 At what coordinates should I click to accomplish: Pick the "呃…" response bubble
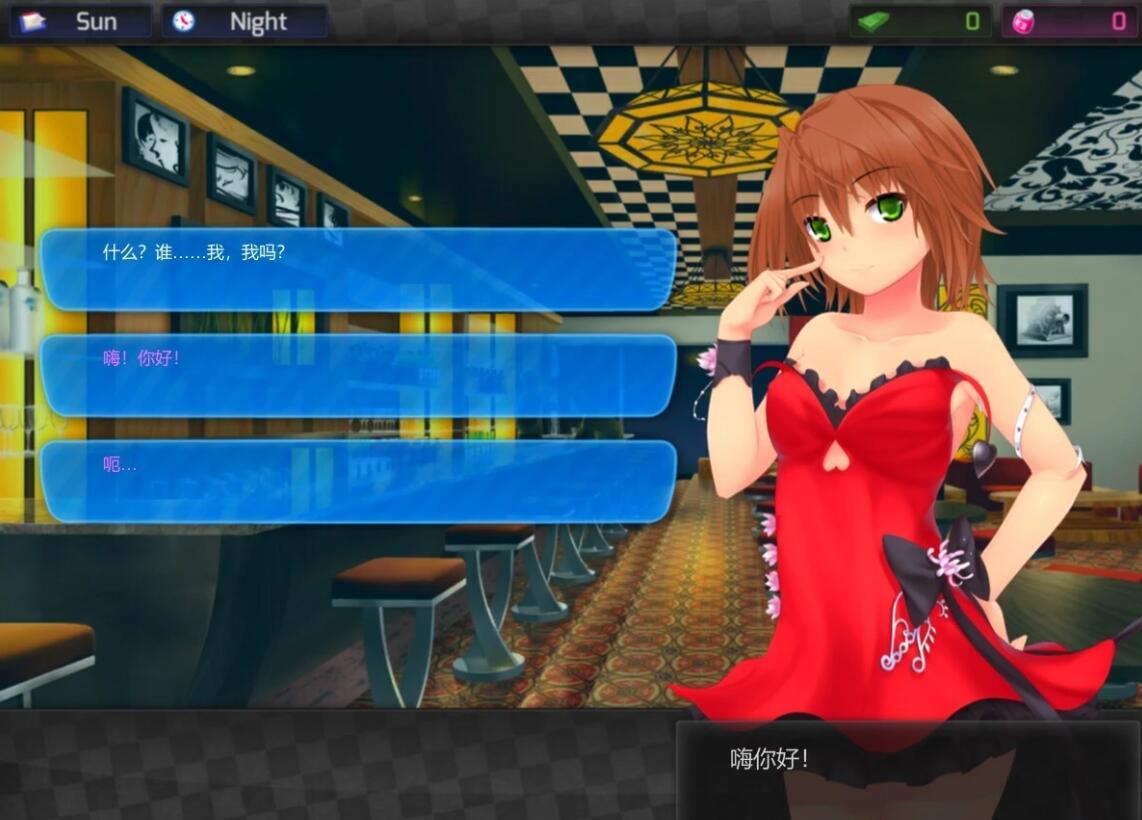358,481
